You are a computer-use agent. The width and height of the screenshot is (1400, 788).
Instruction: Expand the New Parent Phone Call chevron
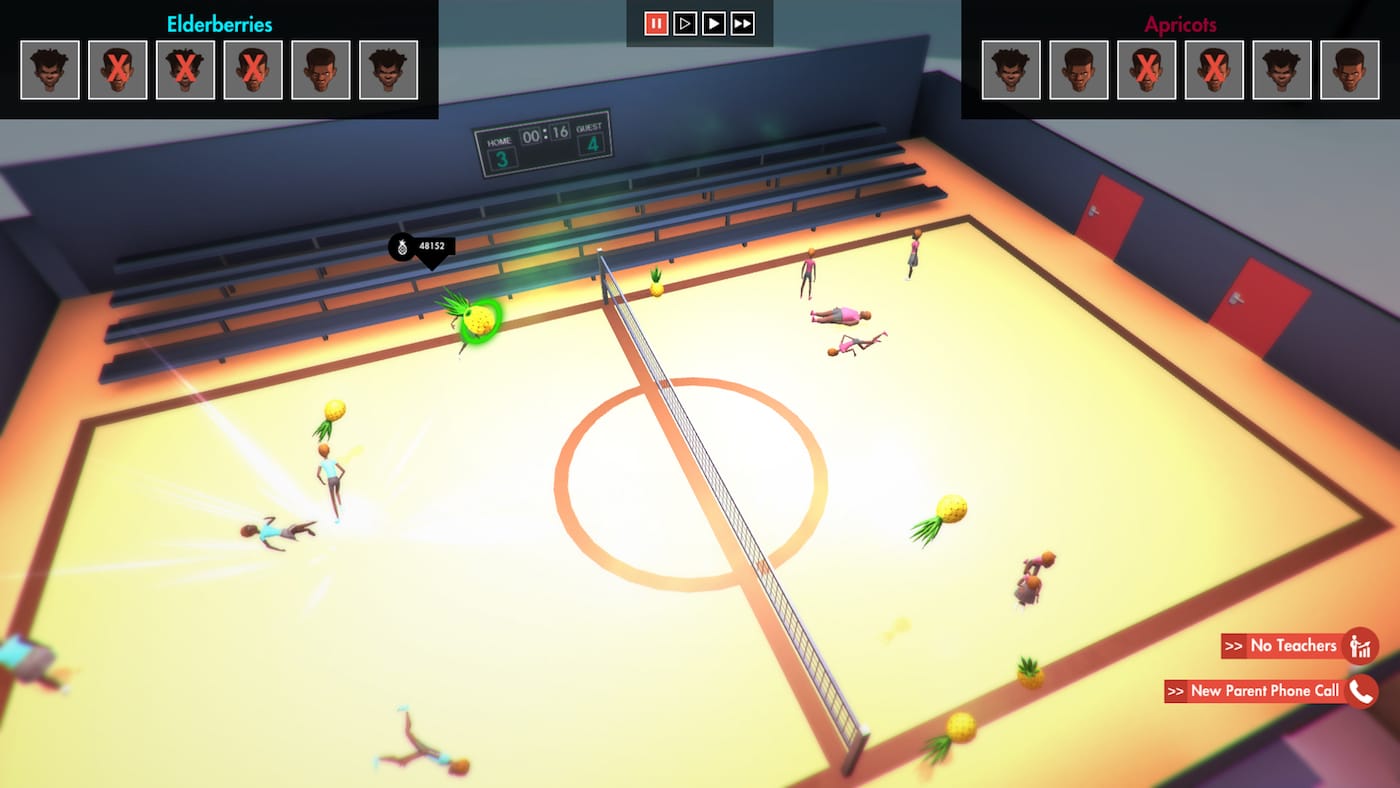[1178, 690]
